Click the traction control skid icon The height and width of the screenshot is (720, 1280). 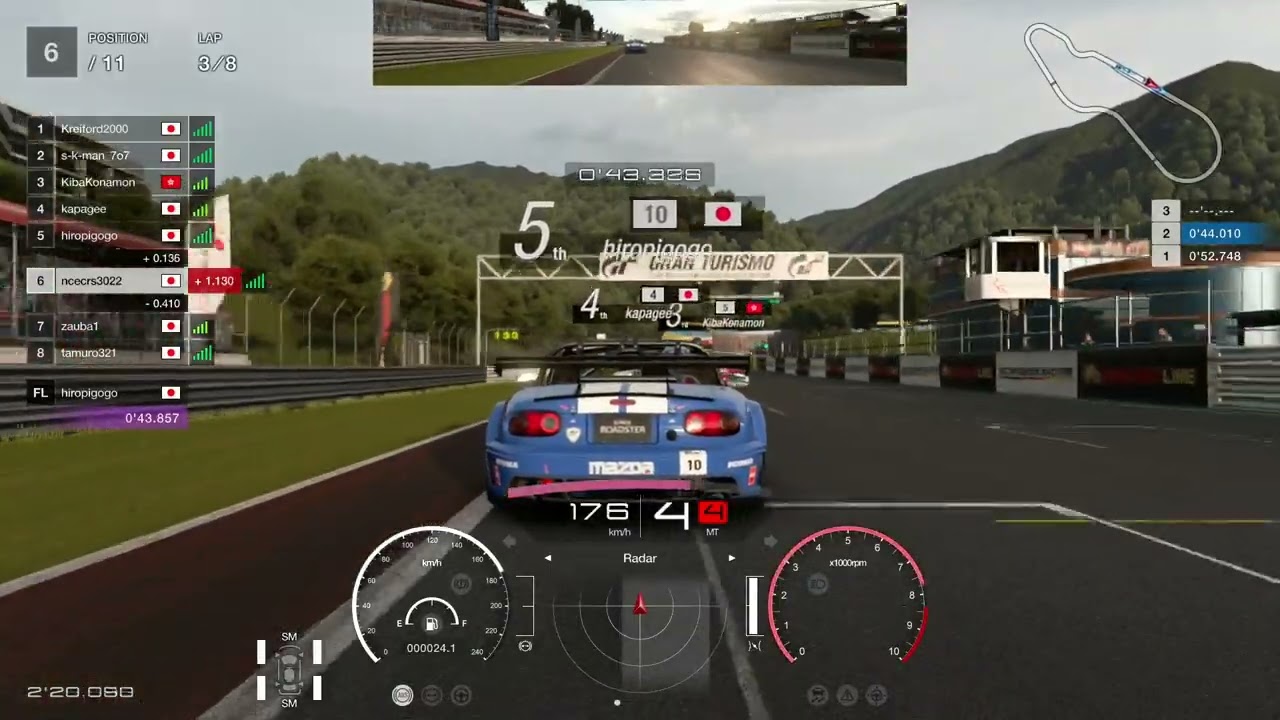818,694
